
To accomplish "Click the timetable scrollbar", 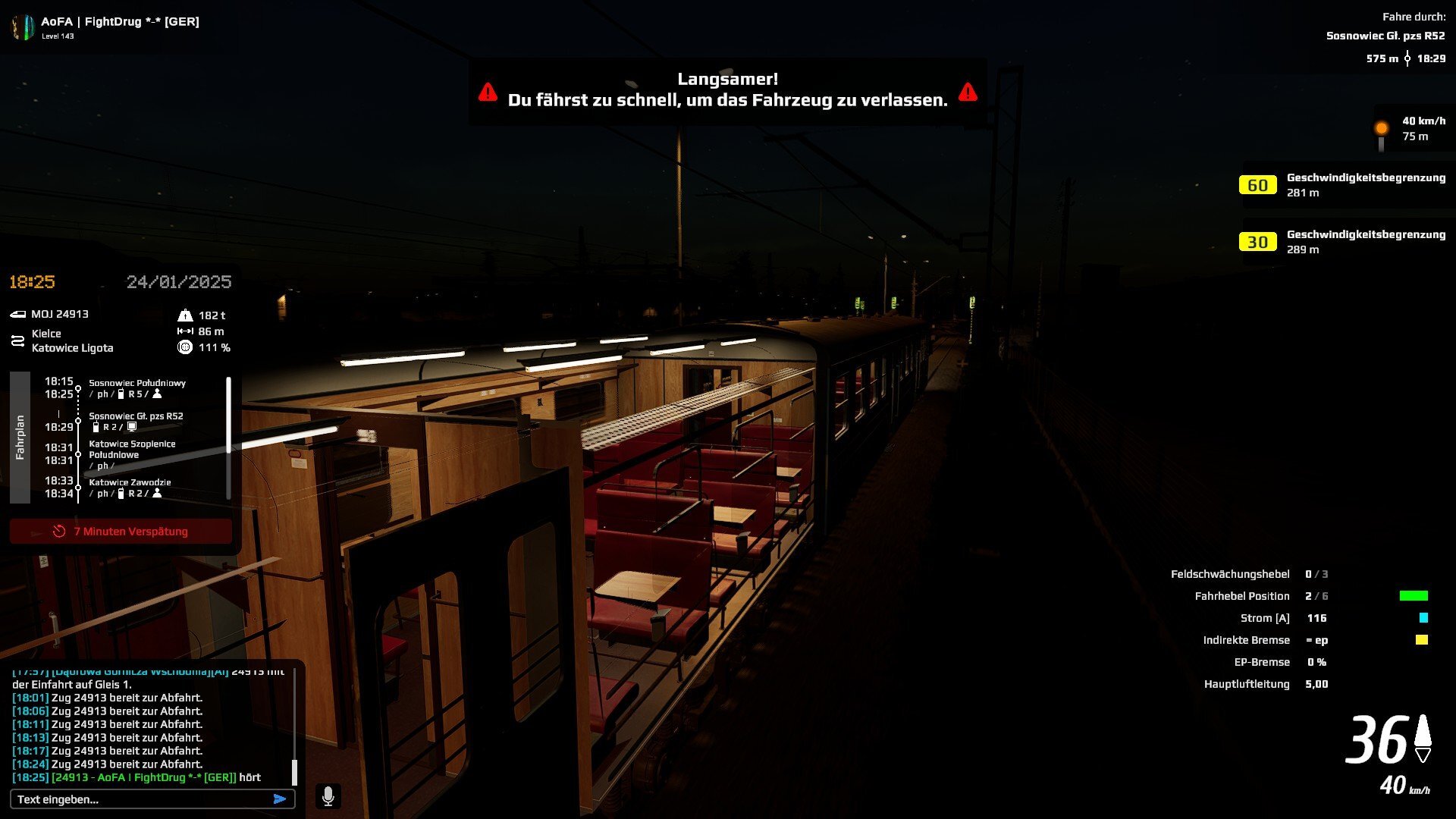I will pyautogui.click(x=228, y=416).
